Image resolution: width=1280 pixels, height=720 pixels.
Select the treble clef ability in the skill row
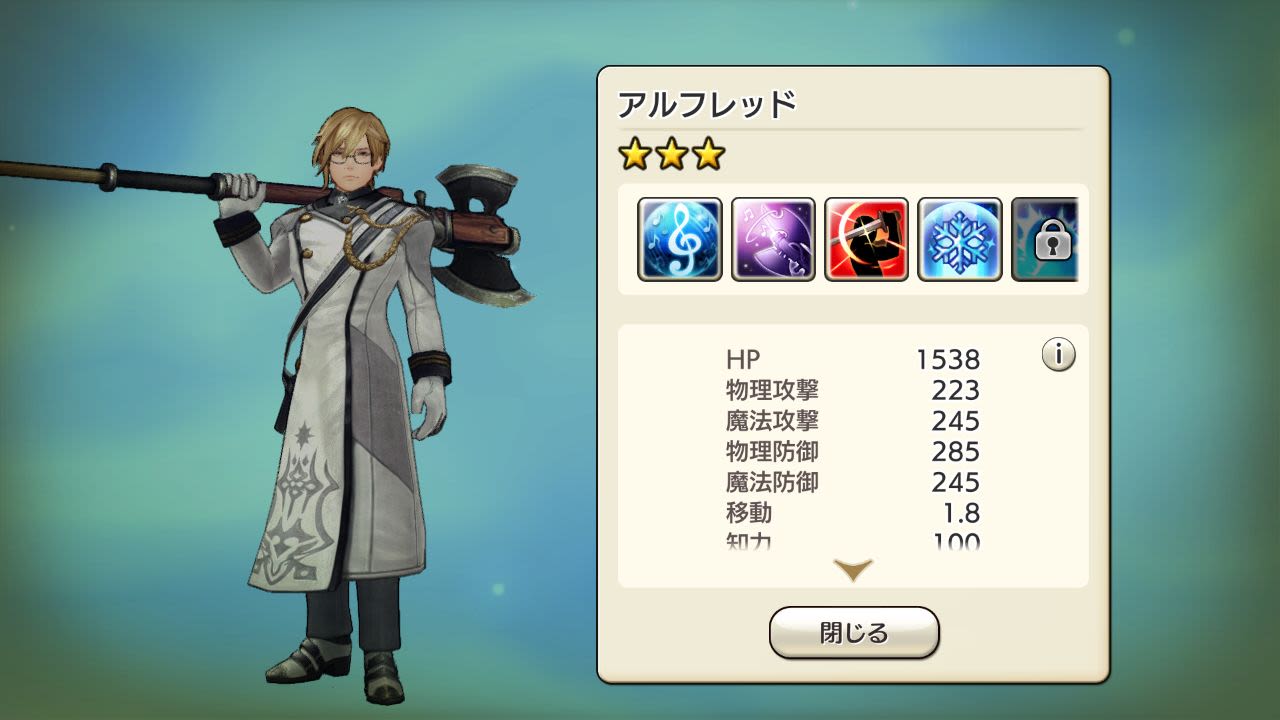679,240
